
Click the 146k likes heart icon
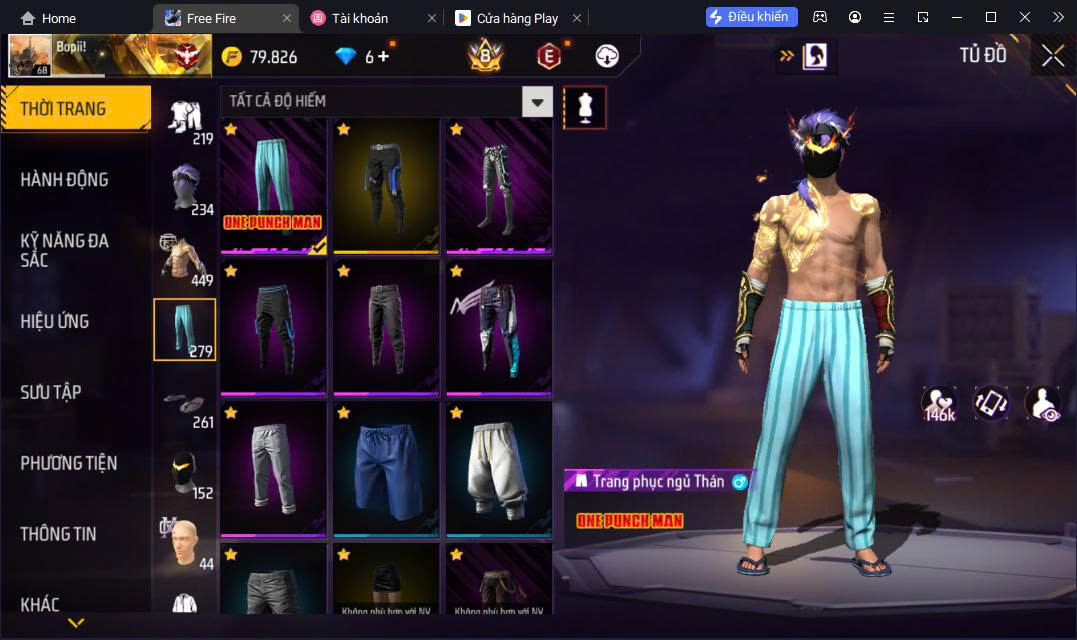point(941,403)
